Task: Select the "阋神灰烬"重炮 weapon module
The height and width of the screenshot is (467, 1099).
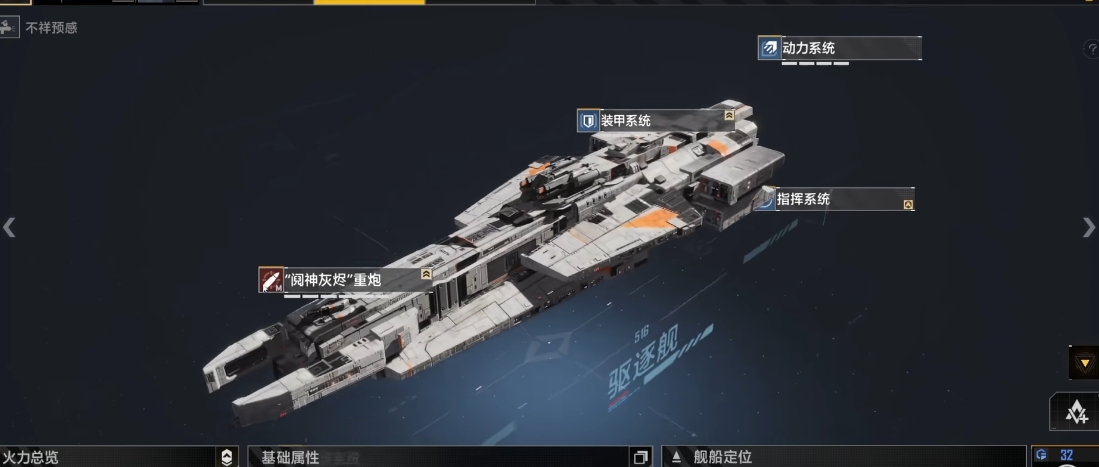Action: pyautogui.click(x=346, y=280)
